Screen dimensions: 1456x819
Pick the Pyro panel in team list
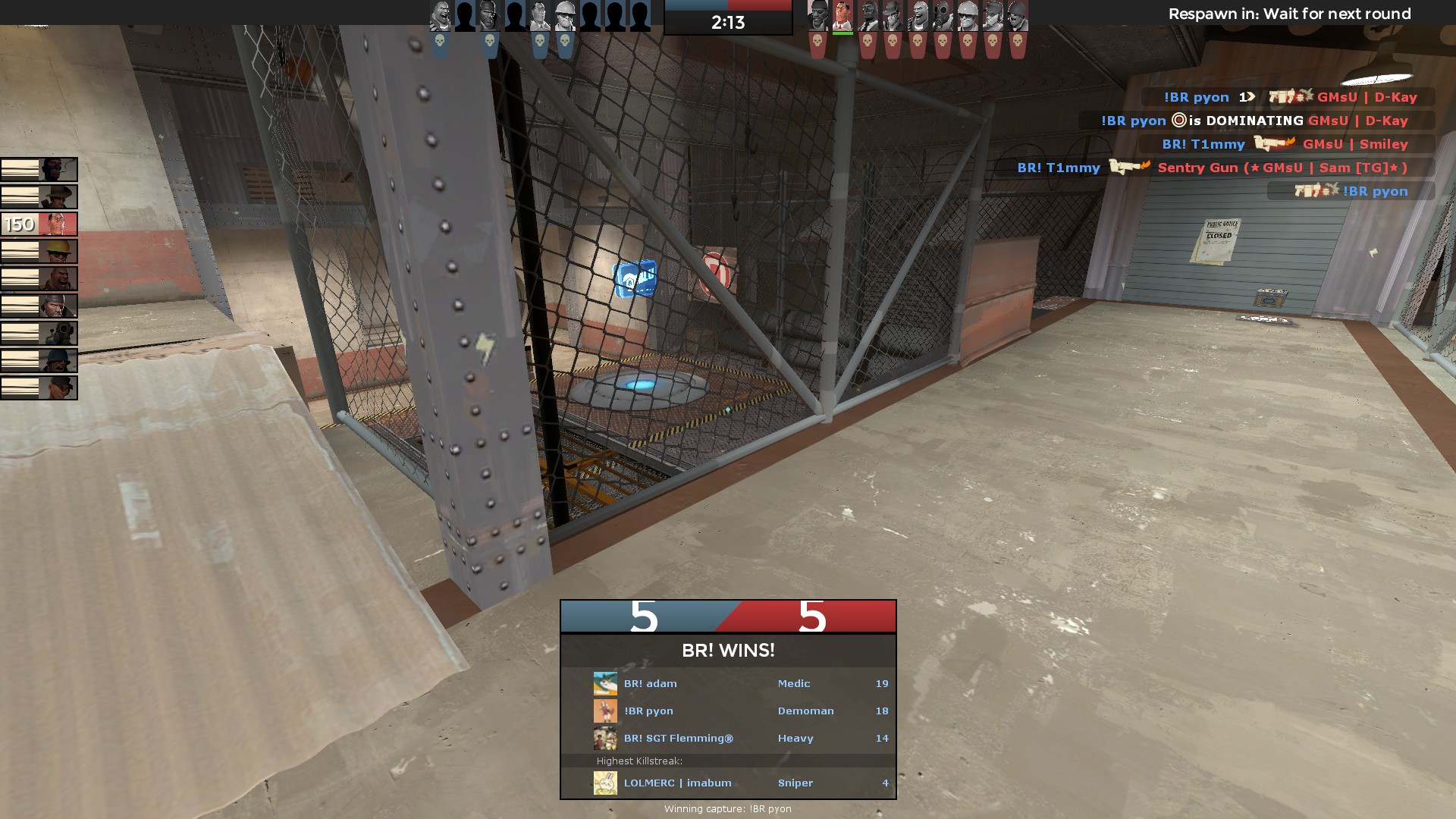(x=39, y=333)
